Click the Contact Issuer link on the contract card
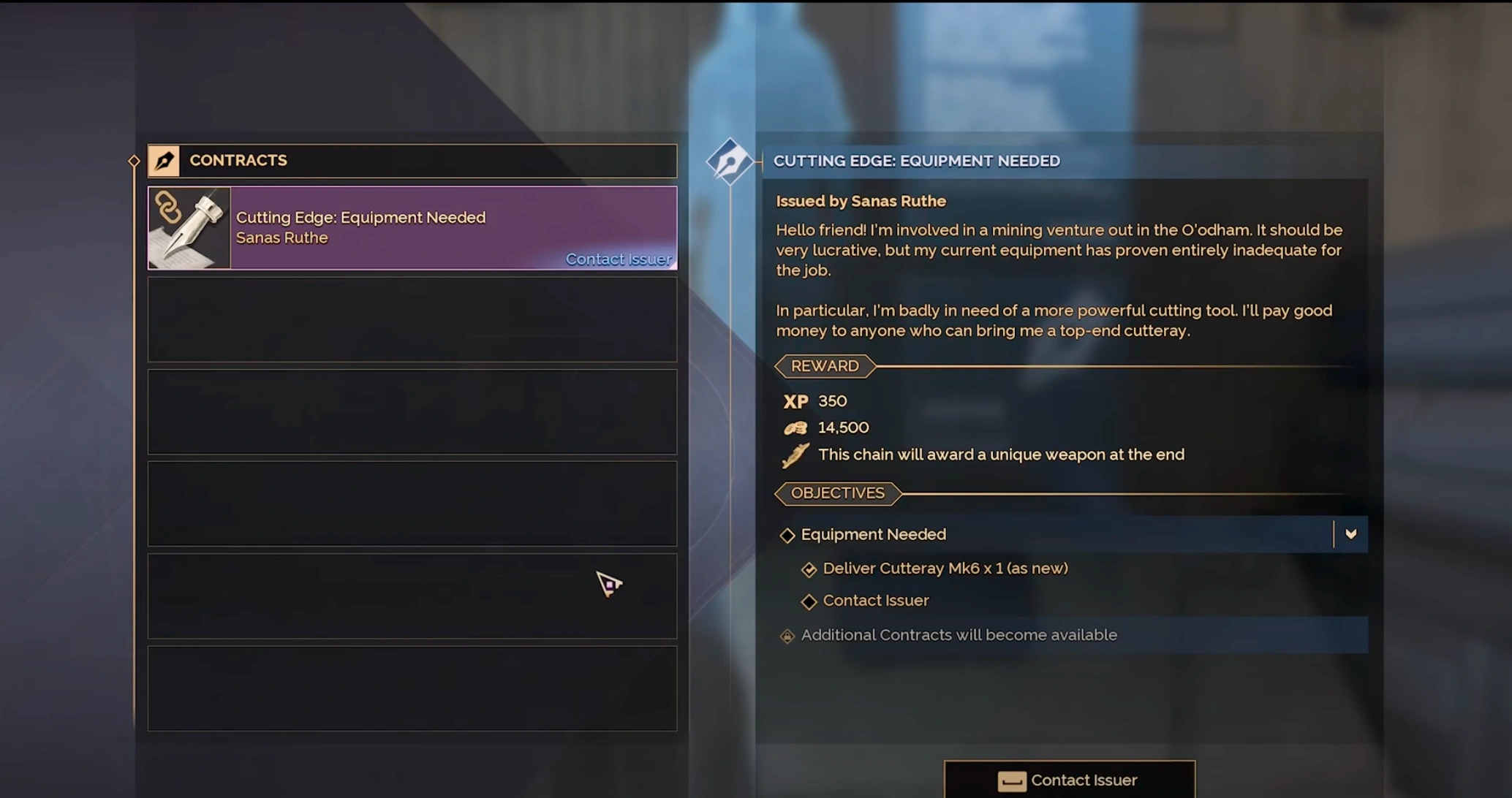The height and width of the screenshot is (798, 1512). (x=619, y=259)
